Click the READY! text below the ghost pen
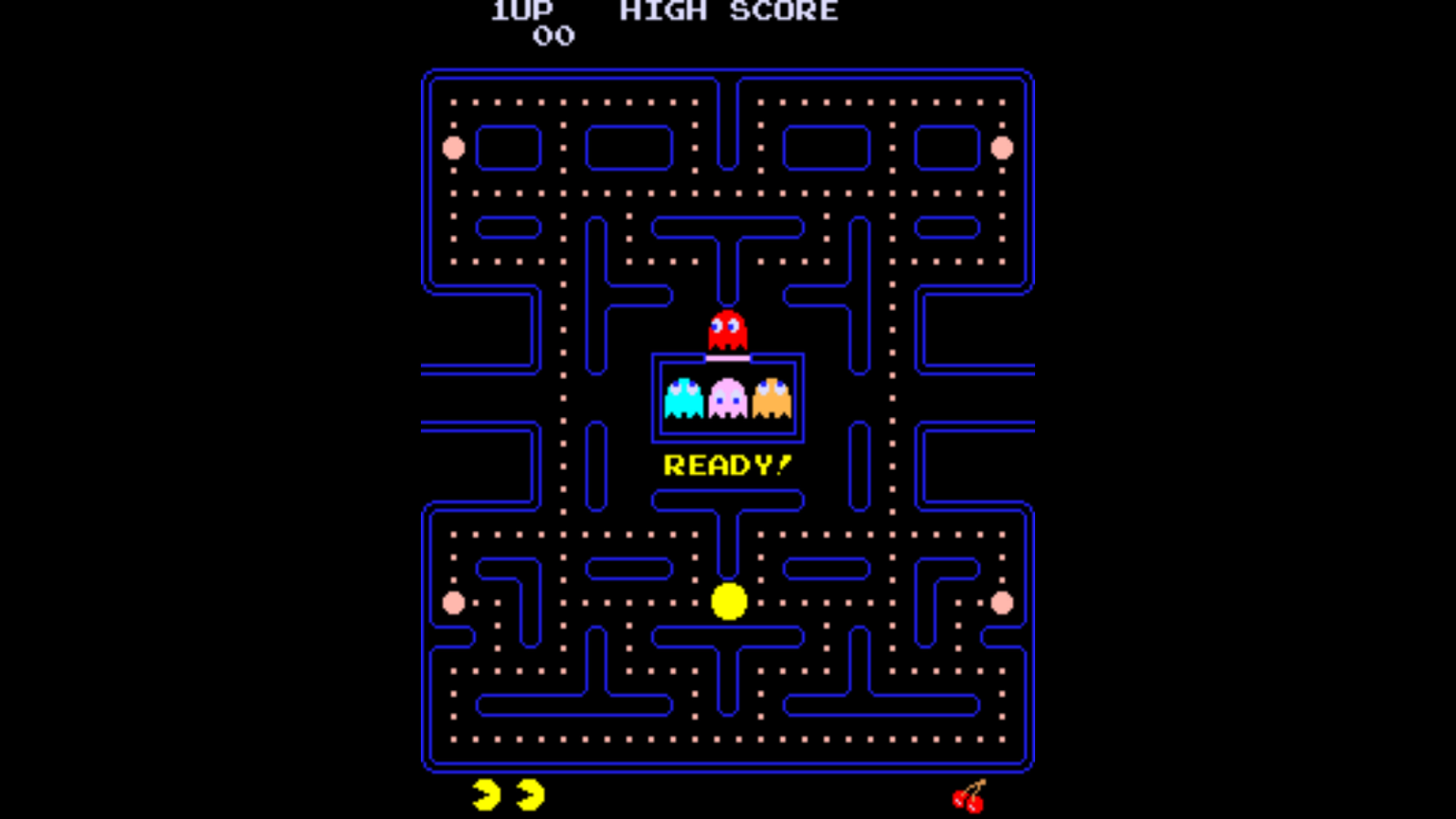 727,464
